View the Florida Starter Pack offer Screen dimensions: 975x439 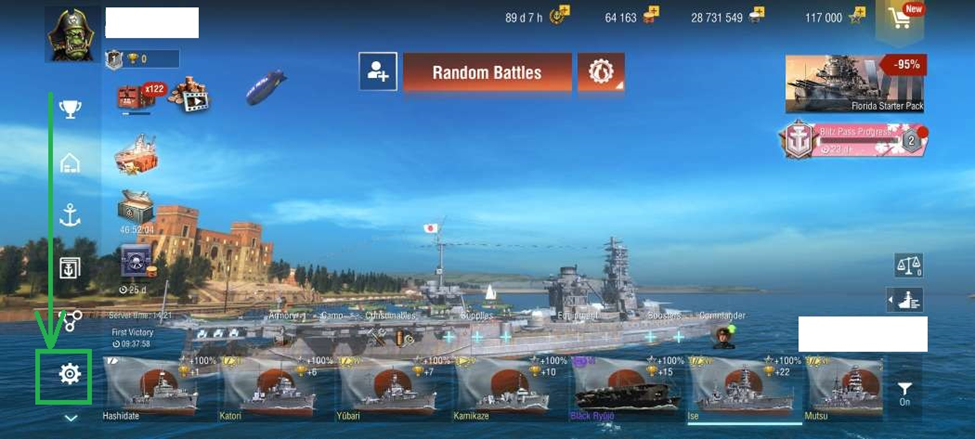(855, 83)
